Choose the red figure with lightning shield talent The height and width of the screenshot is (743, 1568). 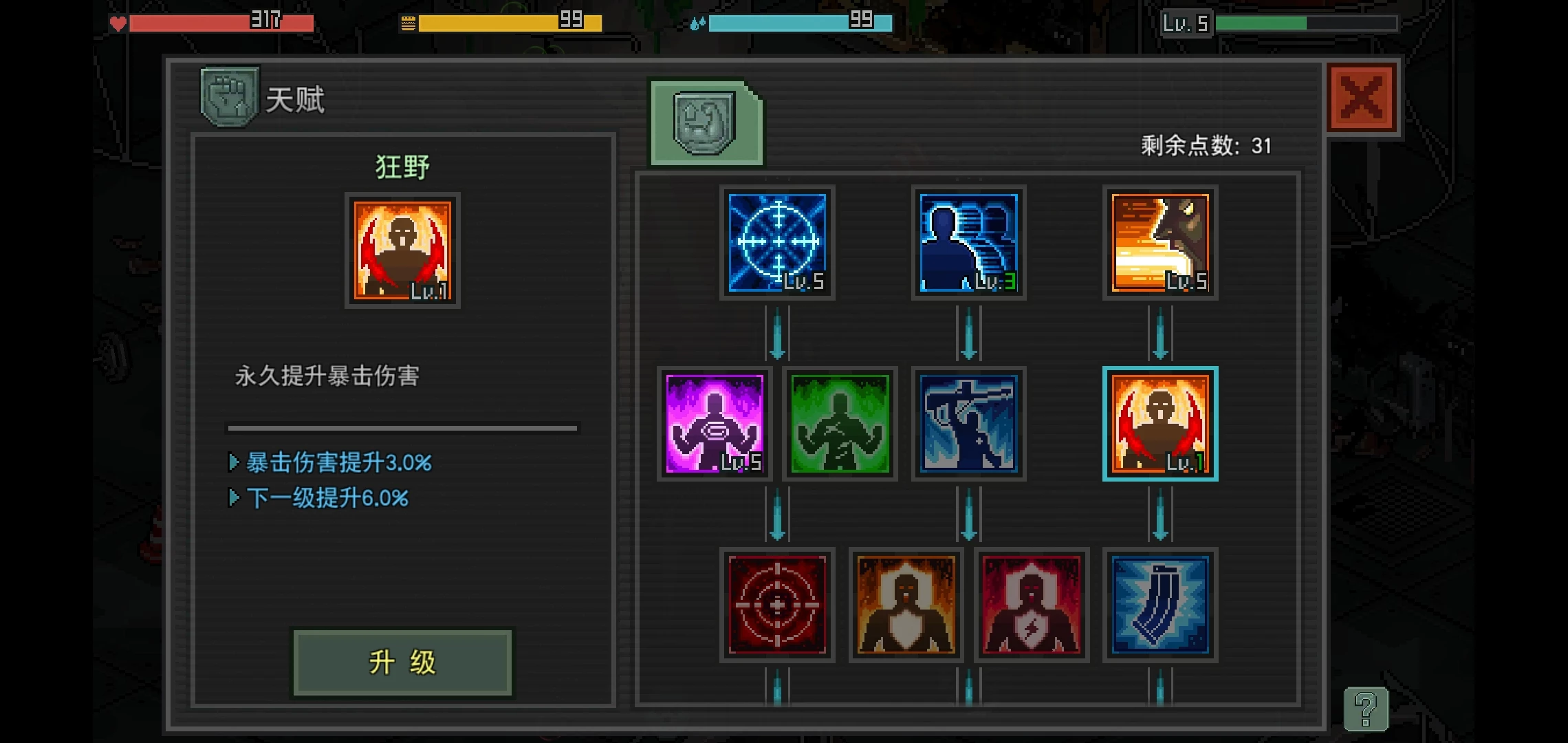1032,605
